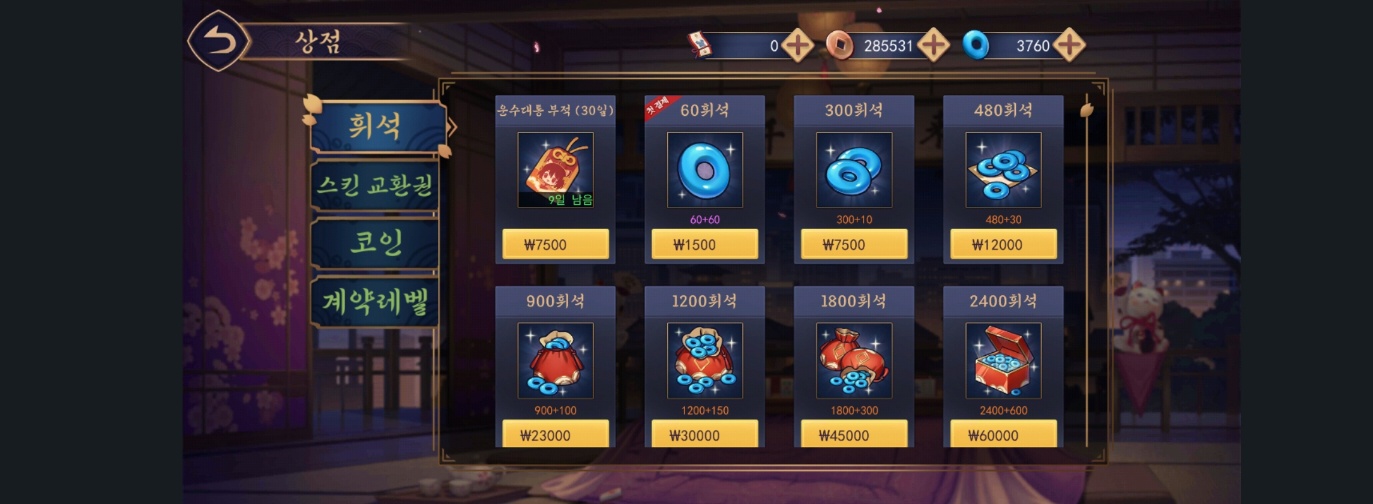The width and height of the screenshot is (1373, 504).
Task: Show the 계약레벨 tab
Action: click(x=374, y=302)
